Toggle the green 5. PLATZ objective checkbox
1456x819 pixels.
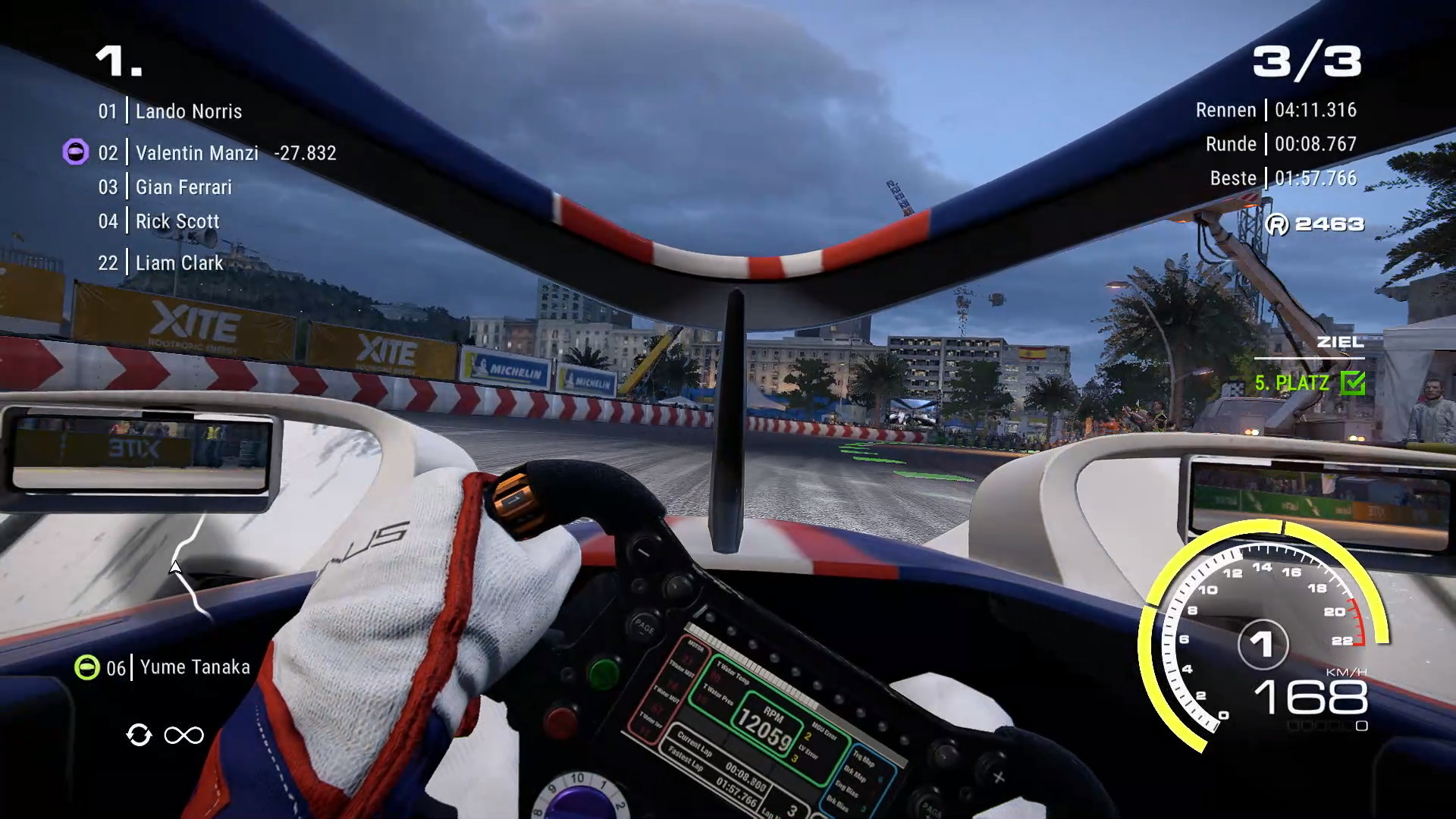(x=1353, y=383)
